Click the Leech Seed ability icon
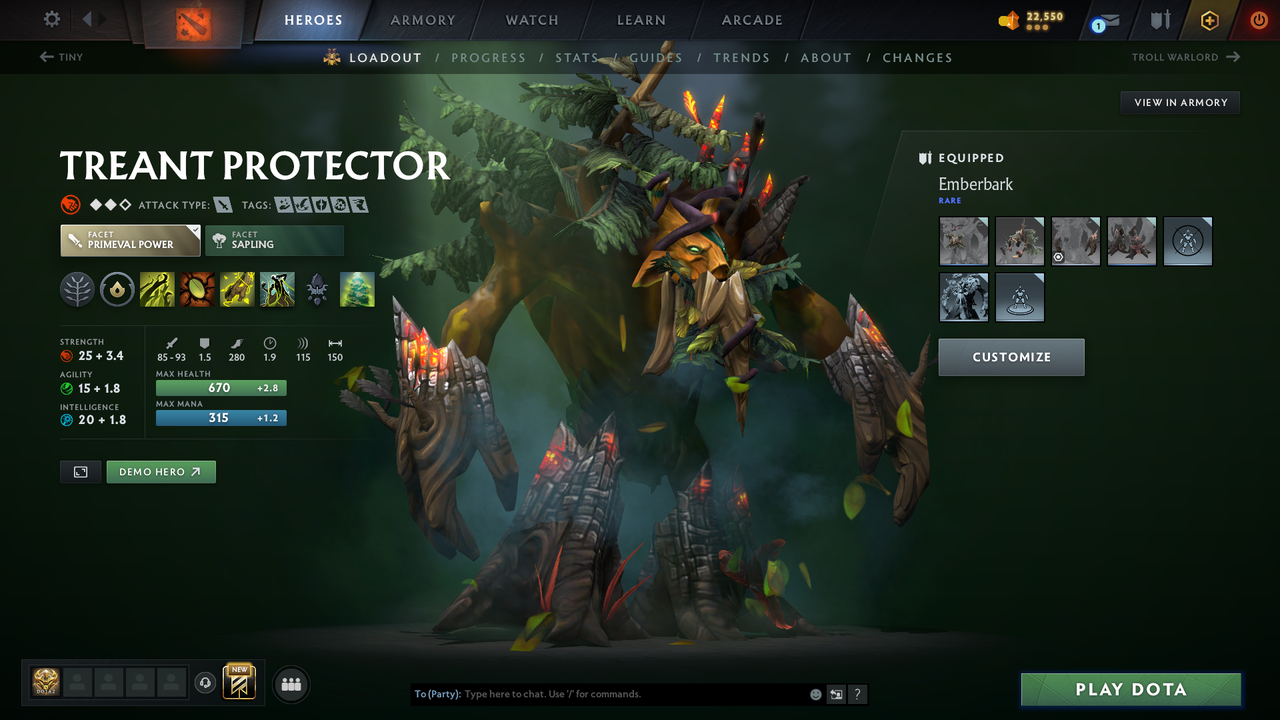The width and height of the screenshot is (1280, 720). tap(197, 289)
